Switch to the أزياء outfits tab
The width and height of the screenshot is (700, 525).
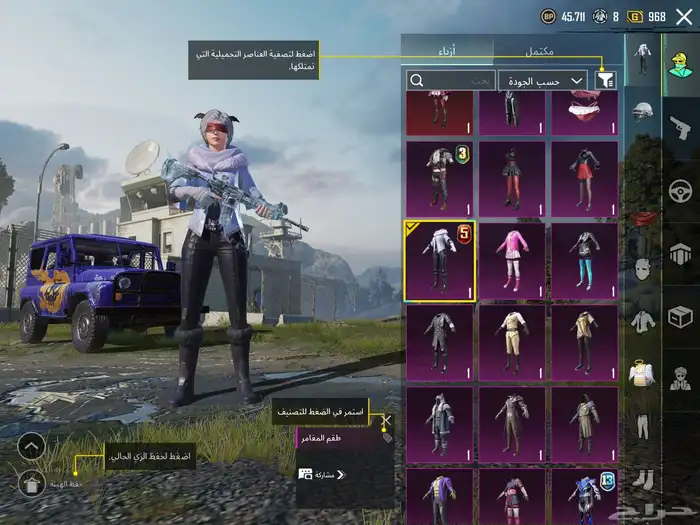447,51
